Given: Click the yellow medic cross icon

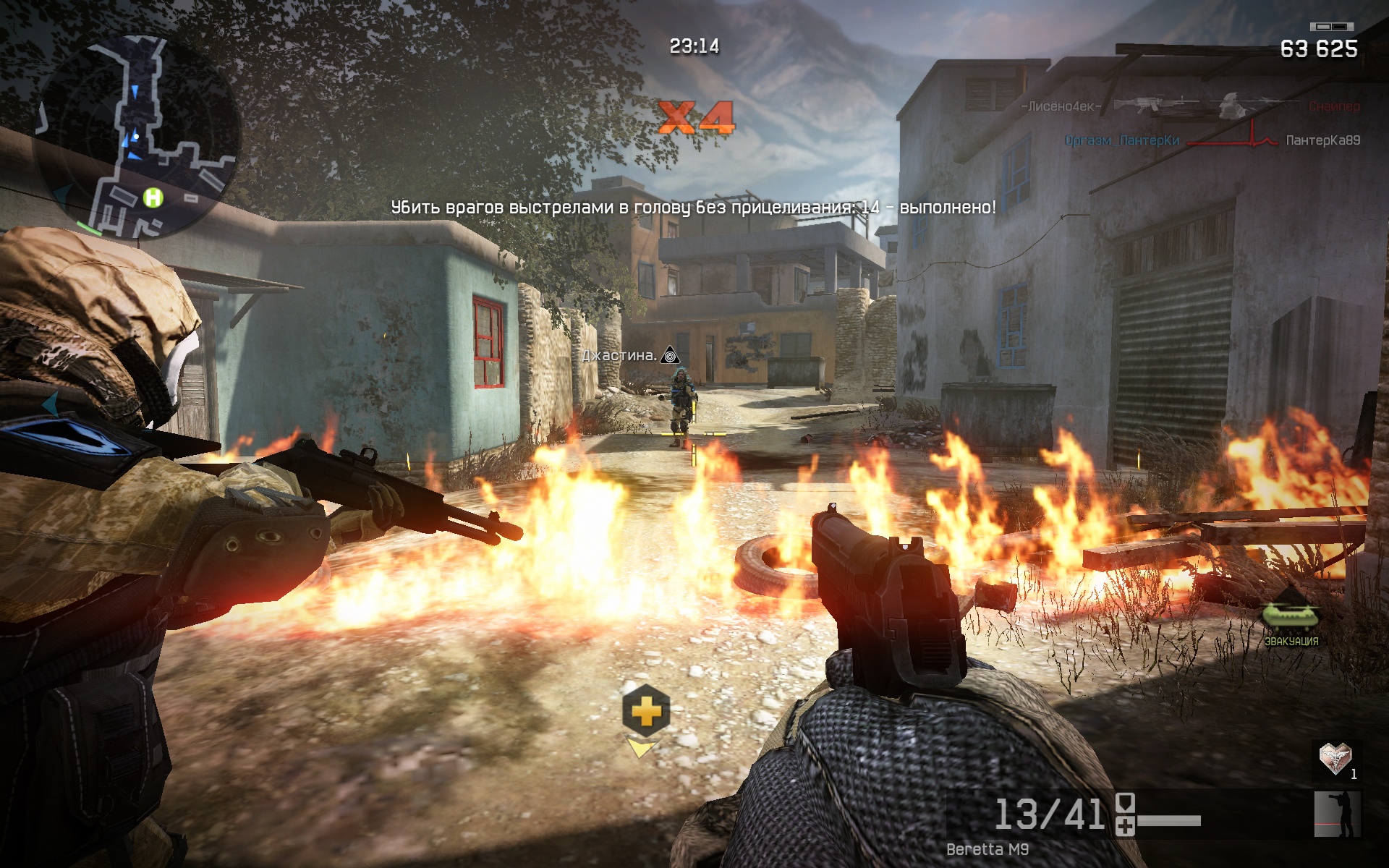Looking at the screenshot, I should click(x=645, y=711).
